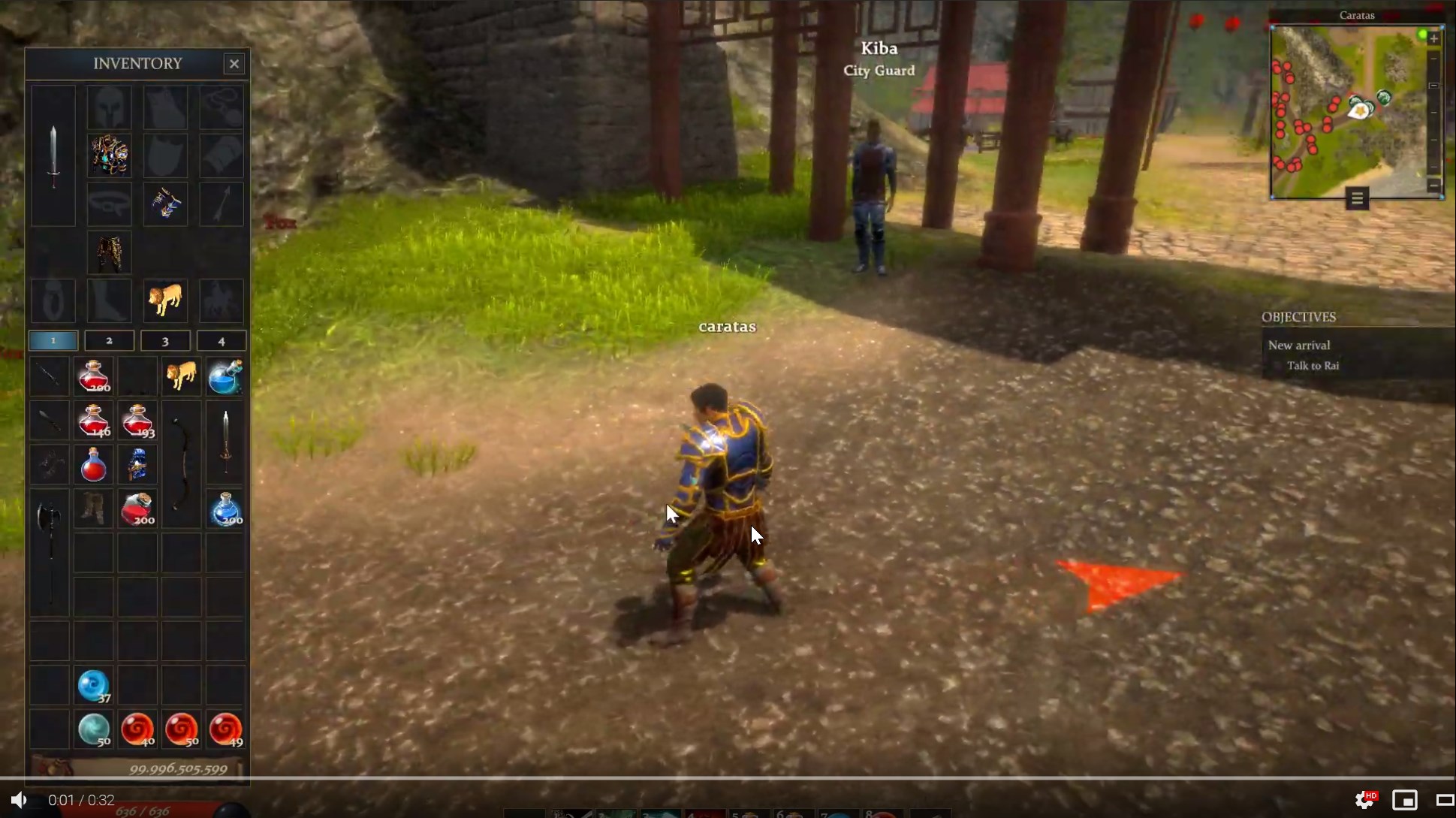Mute the video with the speaker icon
1456x818 pixels.
pos(18,799)
